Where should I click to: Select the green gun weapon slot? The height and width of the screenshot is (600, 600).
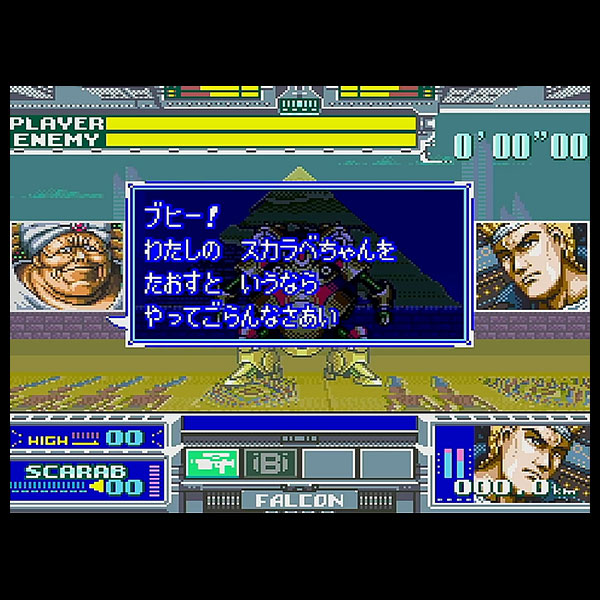(x=212, y=462)
